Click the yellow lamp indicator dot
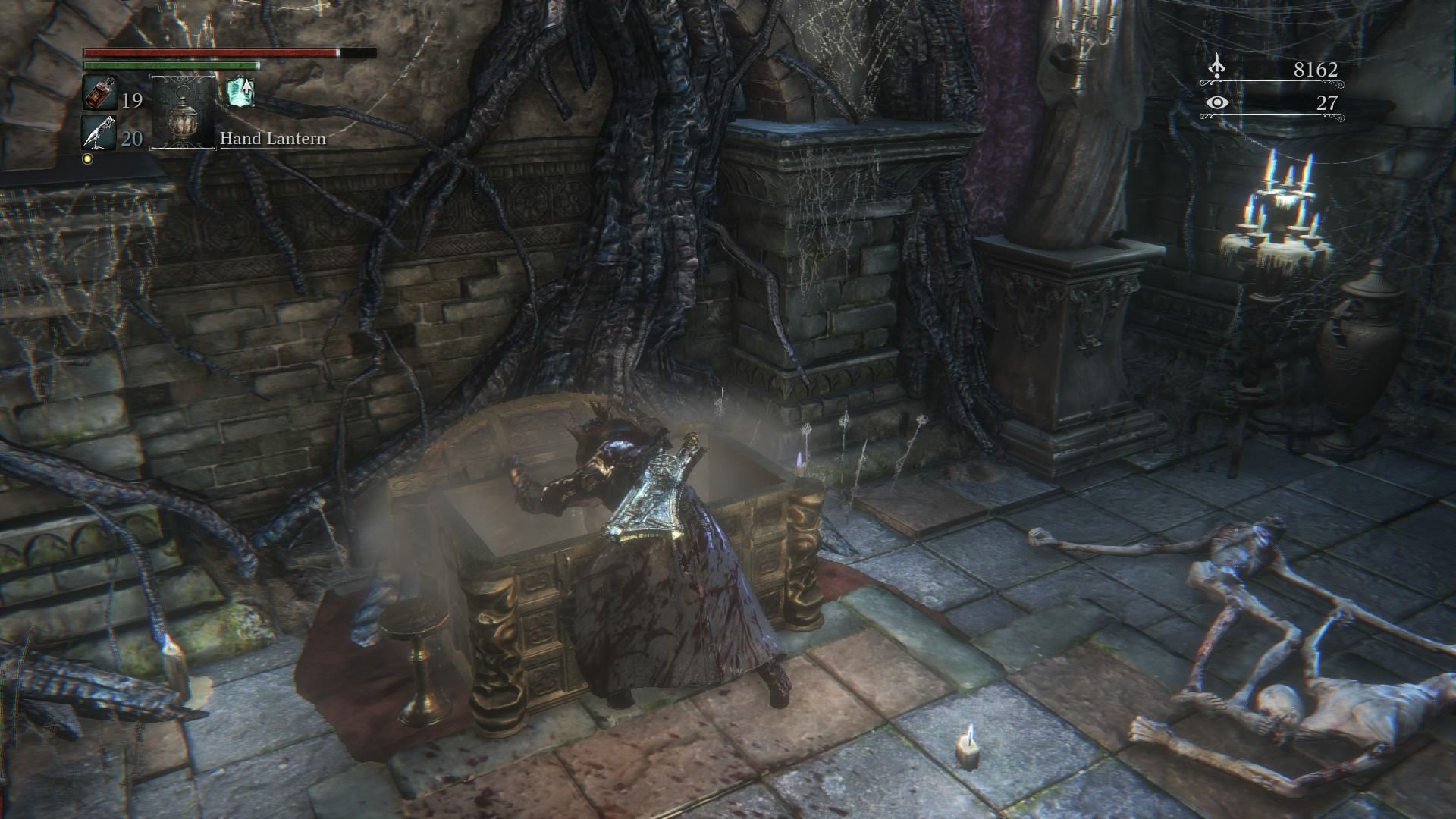Image resolution: width=1456 pixels, height=819 pixels. pyautogui.click(x=89, y=157)
